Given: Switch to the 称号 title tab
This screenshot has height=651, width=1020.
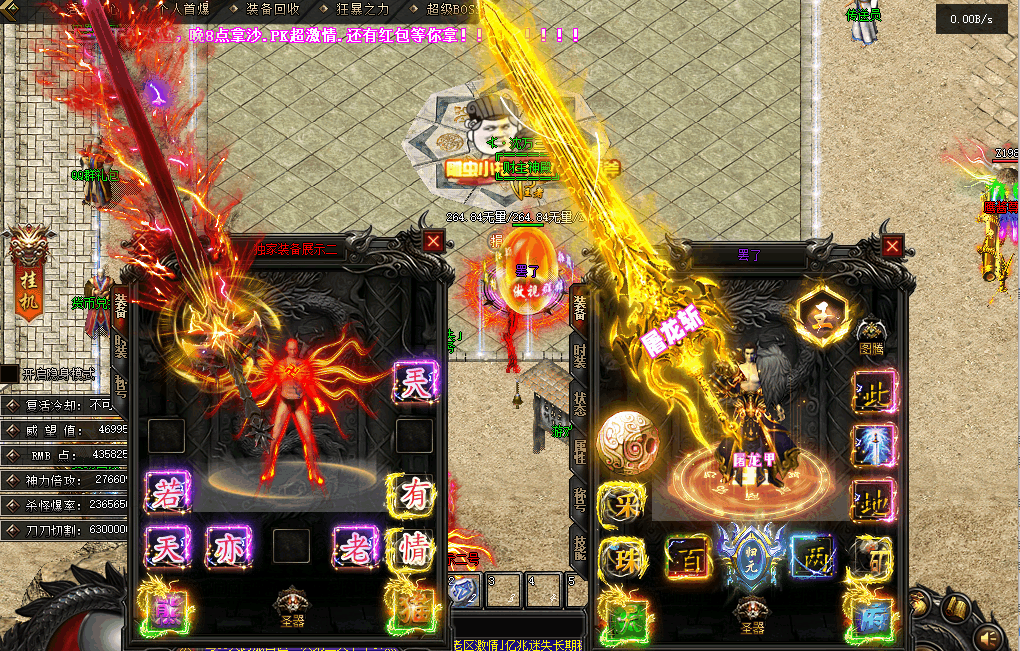Looking at the screenshot, I should (580, 497).
